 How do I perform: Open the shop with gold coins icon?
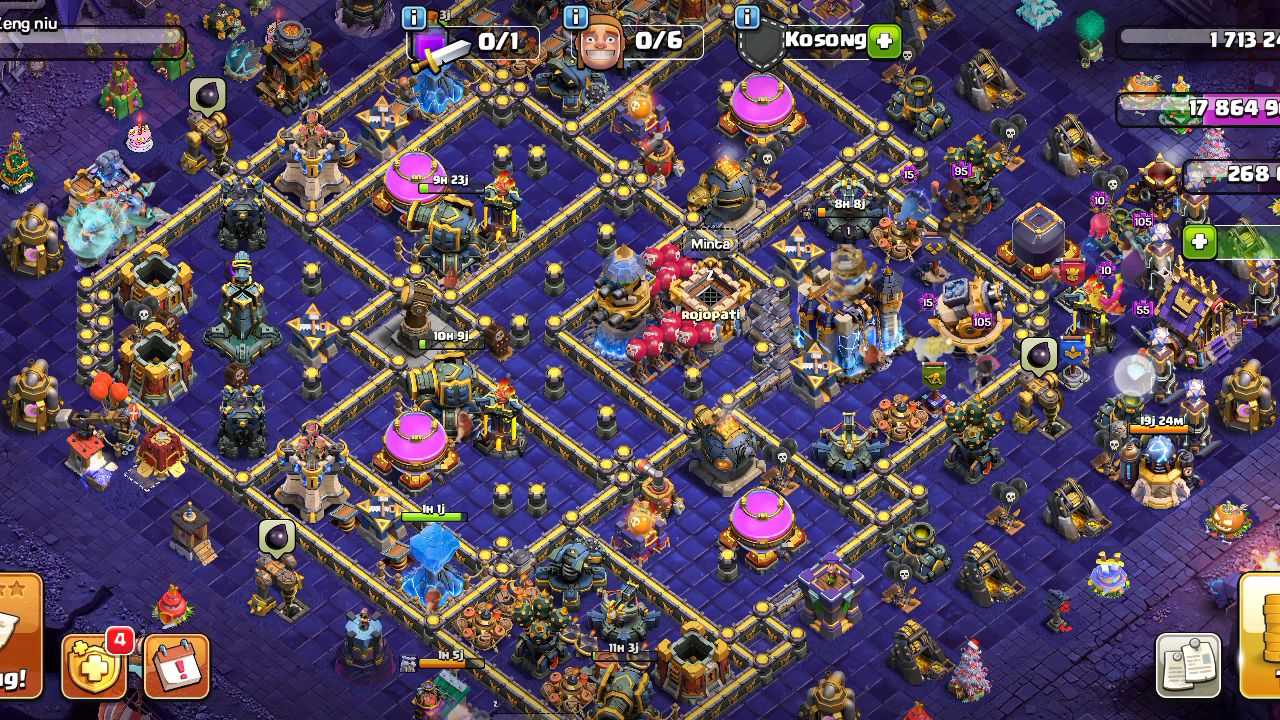coord(1262,635)
